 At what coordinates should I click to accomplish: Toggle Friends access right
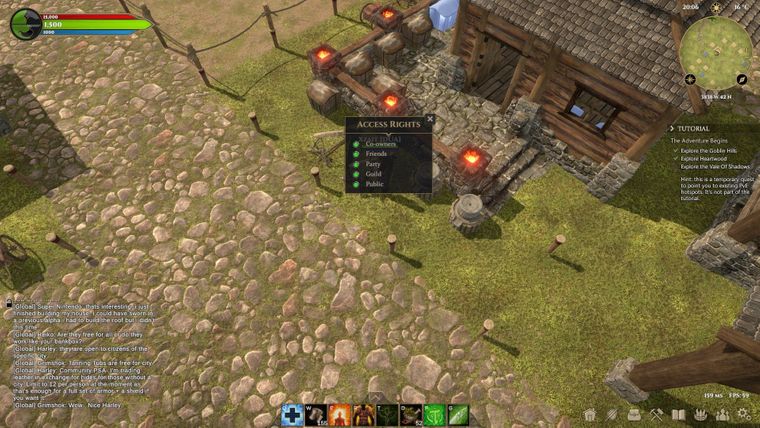(356, 154)
